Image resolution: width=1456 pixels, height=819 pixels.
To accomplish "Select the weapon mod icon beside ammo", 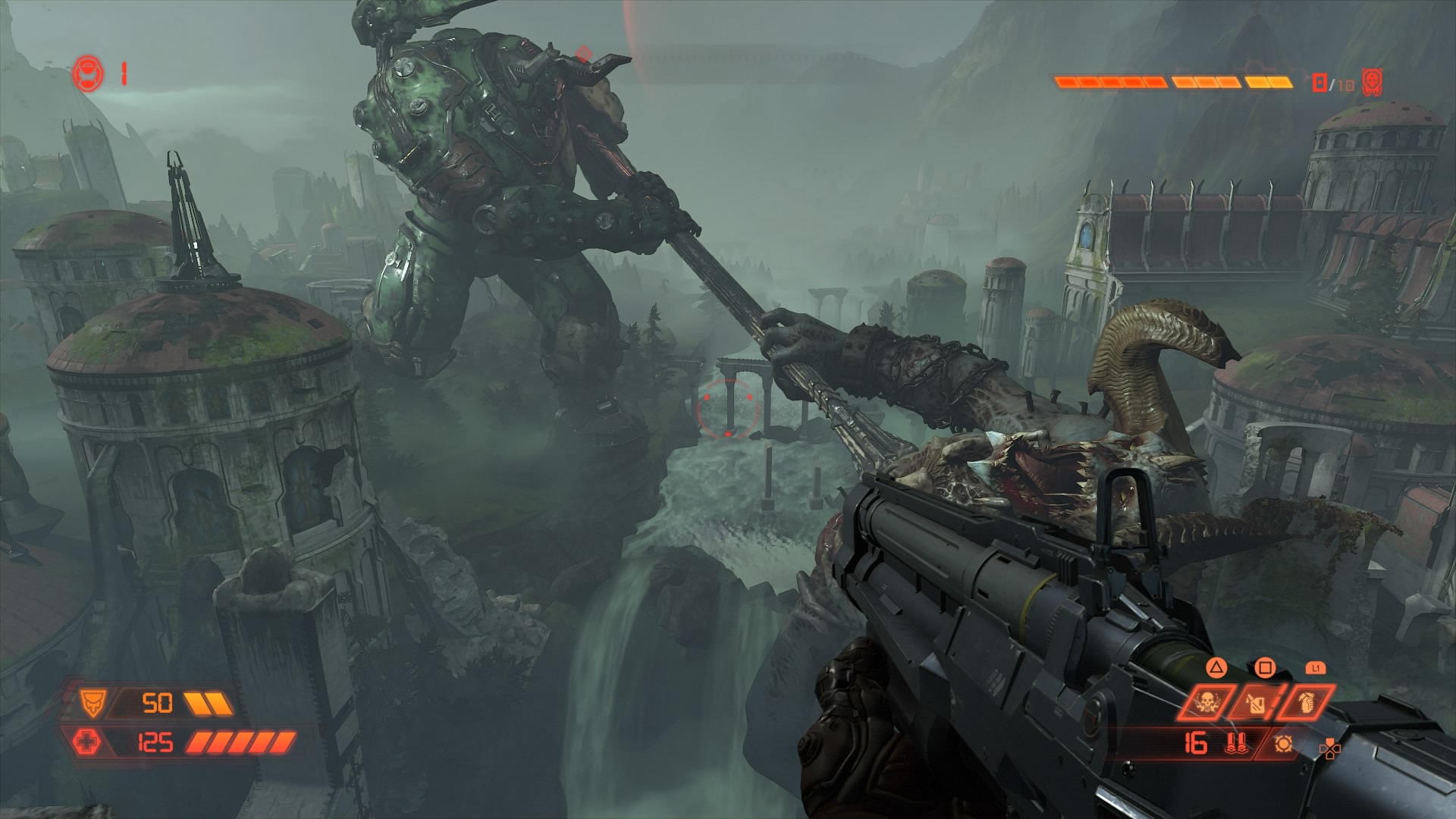I will click(1282, 744).
